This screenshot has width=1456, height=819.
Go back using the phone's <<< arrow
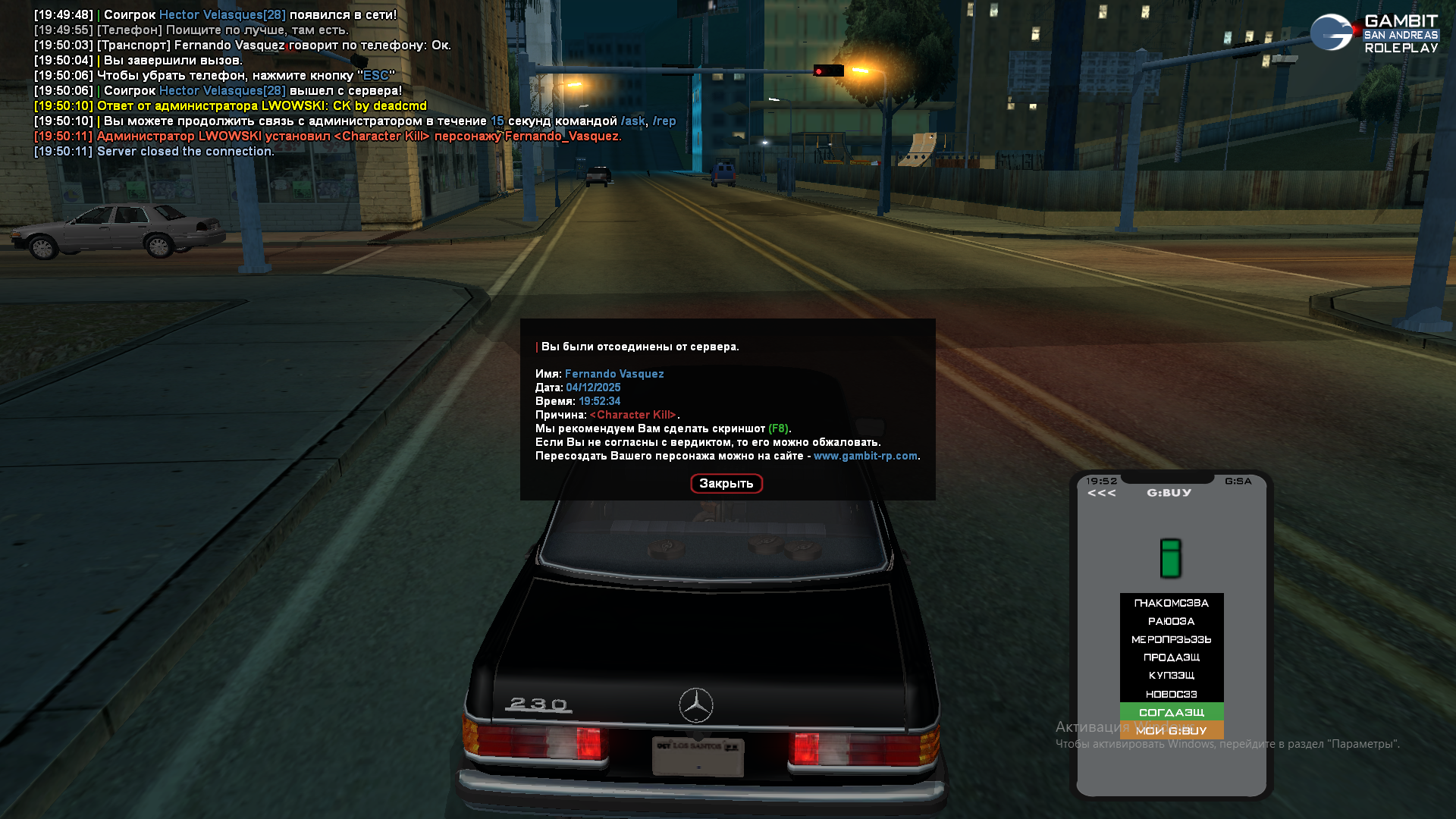click(x=1101, y=493)
